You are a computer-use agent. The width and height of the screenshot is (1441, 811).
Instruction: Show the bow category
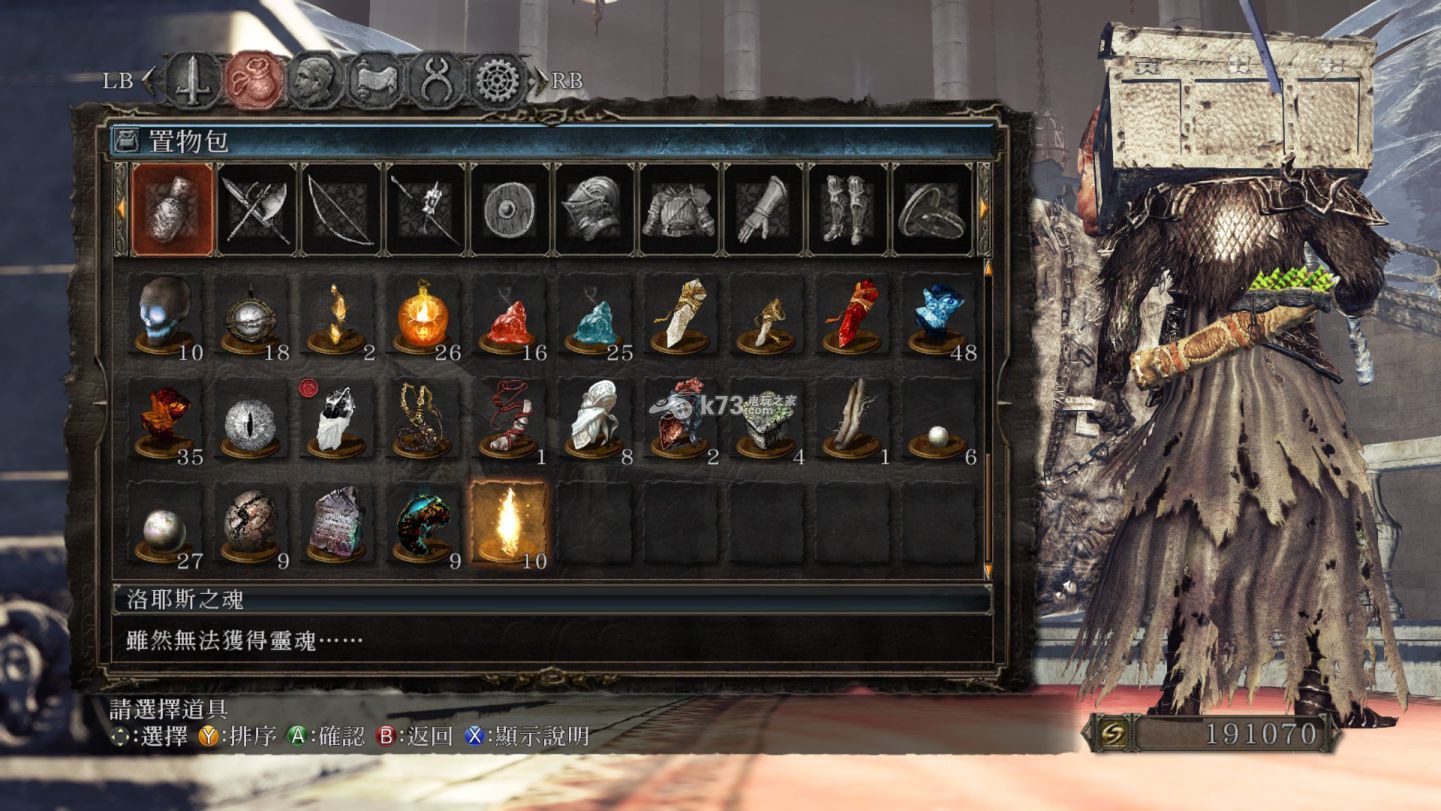[x=342, y=209]
